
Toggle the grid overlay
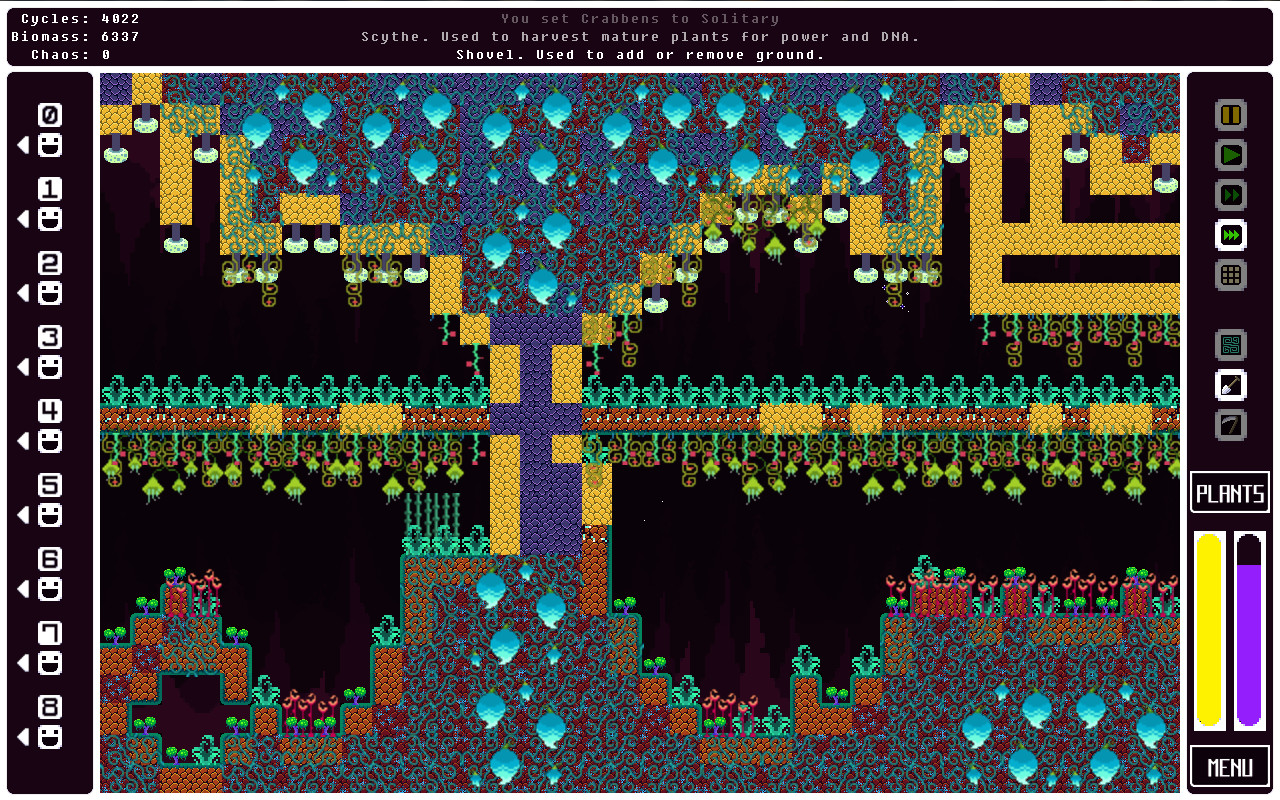[1229, 275]
